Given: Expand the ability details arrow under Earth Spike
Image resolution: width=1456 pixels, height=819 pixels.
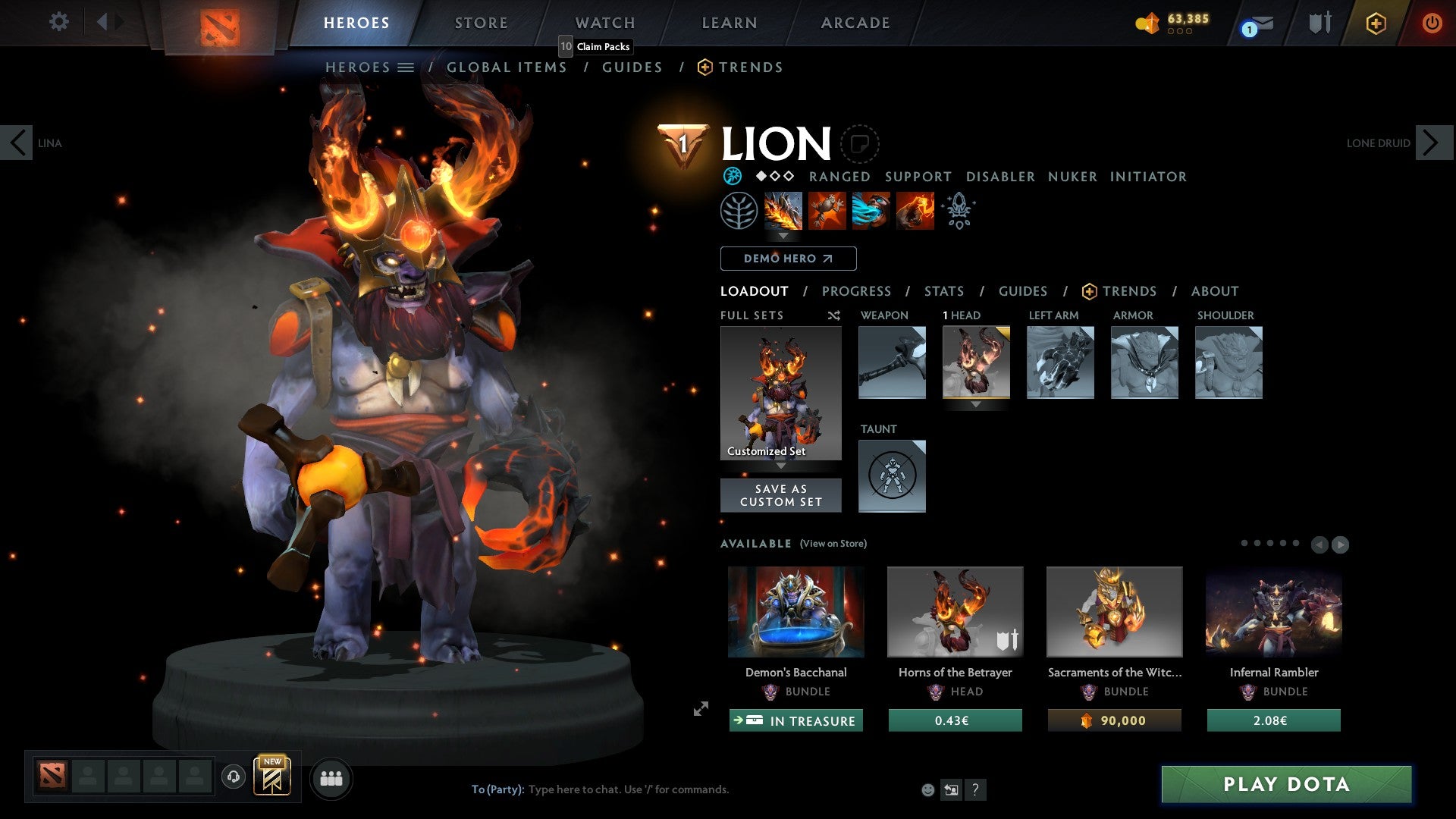Looking at the screenshot, I should click(x=783, y=236).
